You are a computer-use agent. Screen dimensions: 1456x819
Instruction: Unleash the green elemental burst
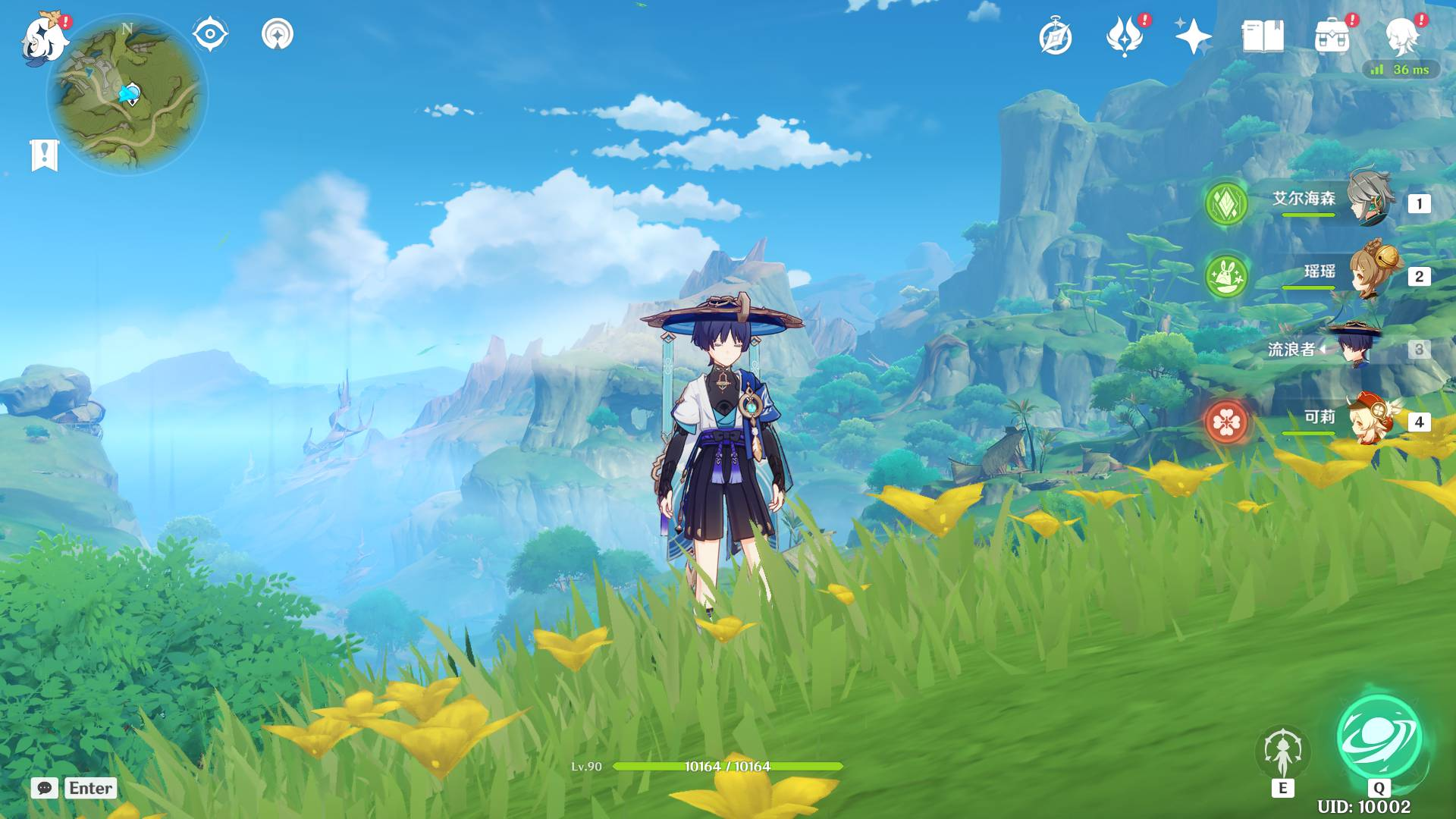point(1379,739)
